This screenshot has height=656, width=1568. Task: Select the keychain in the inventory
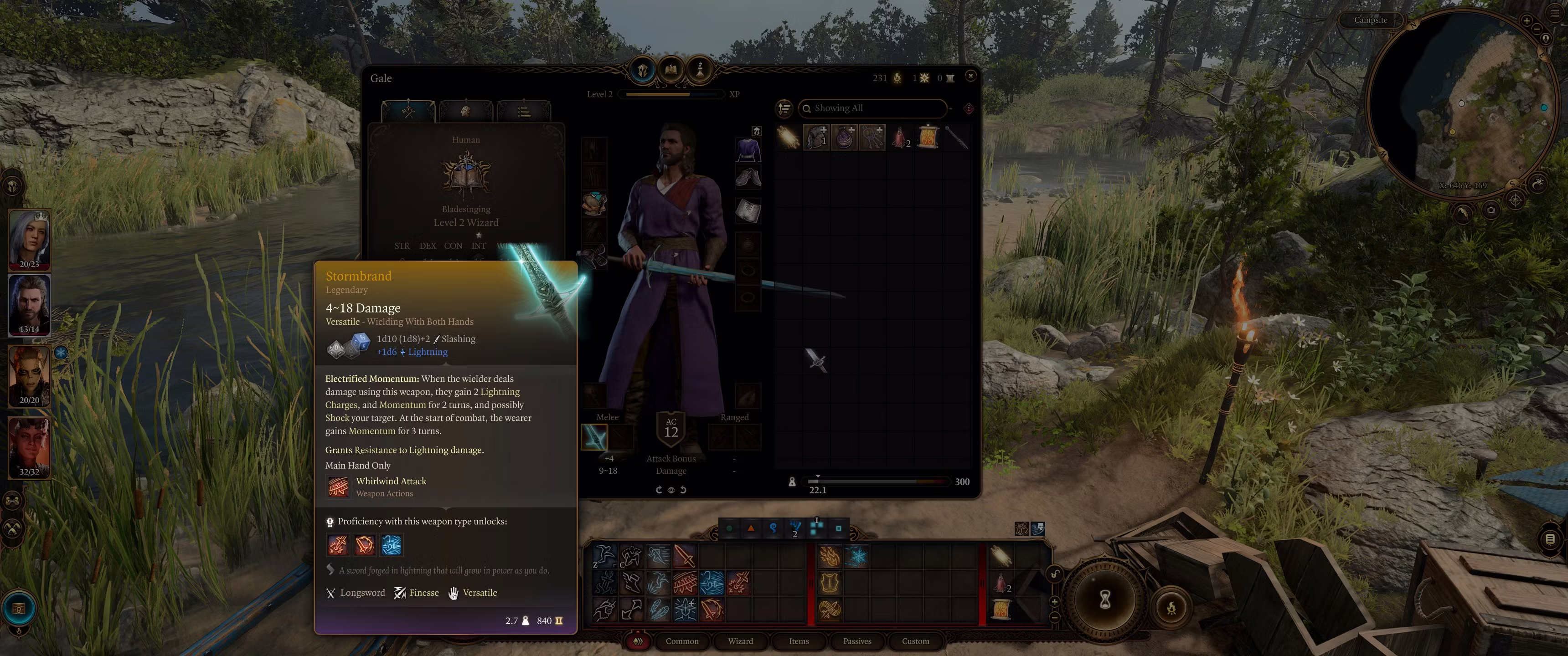click(x=872, y=138)
